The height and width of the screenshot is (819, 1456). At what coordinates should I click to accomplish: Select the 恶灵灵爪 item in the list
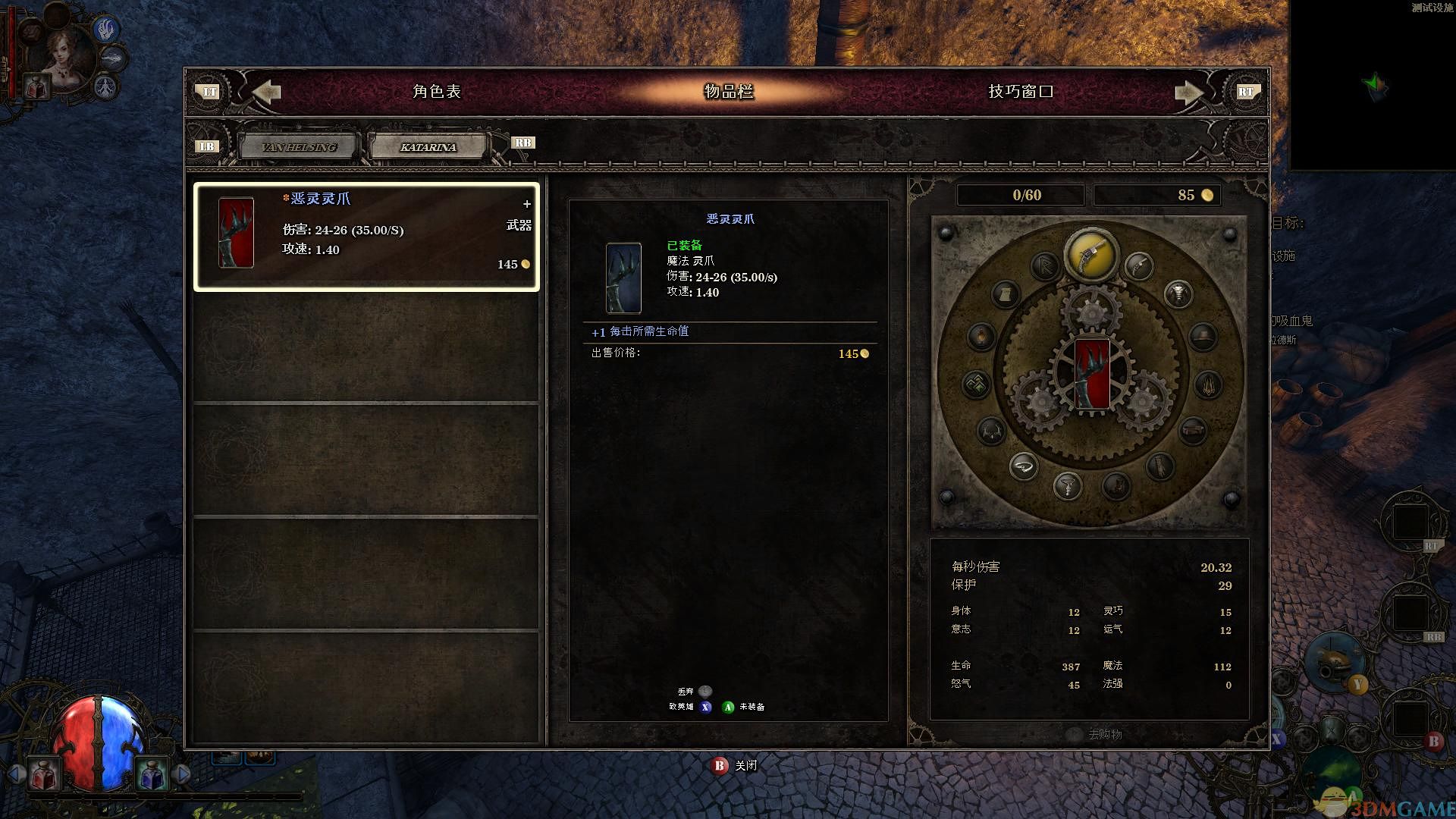pyautogui.click(x=366, y=236)
